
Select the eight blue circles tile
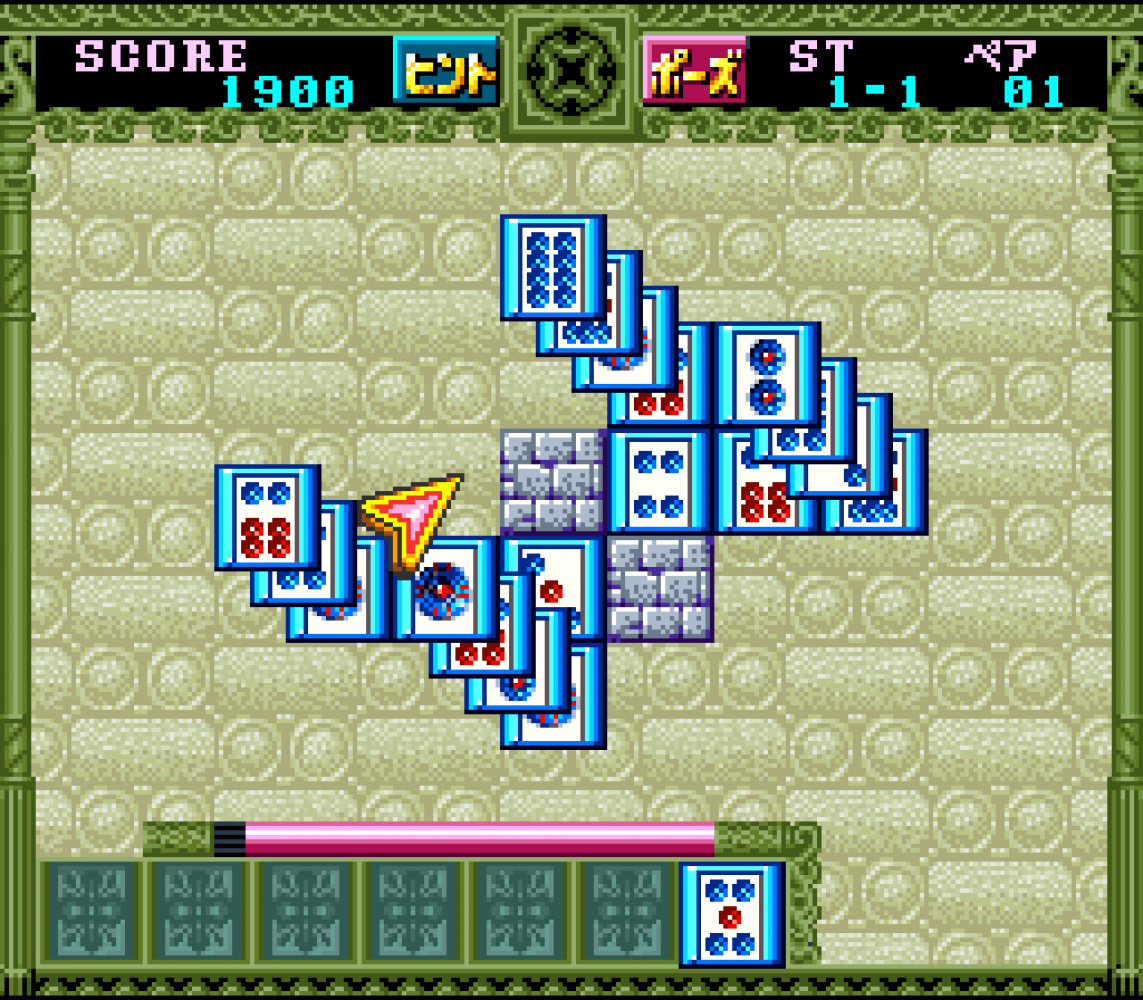point(551,264)
